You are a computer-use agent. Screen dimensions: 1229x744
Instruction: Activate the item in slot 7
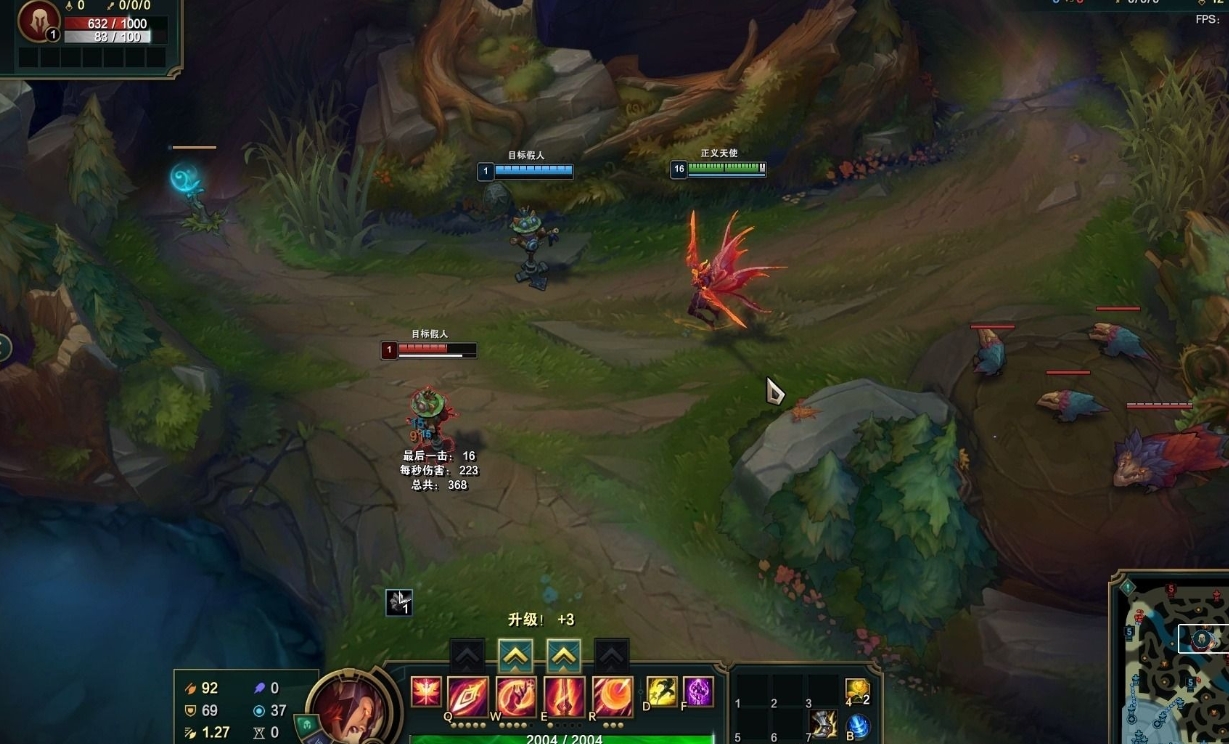point(823,724)
